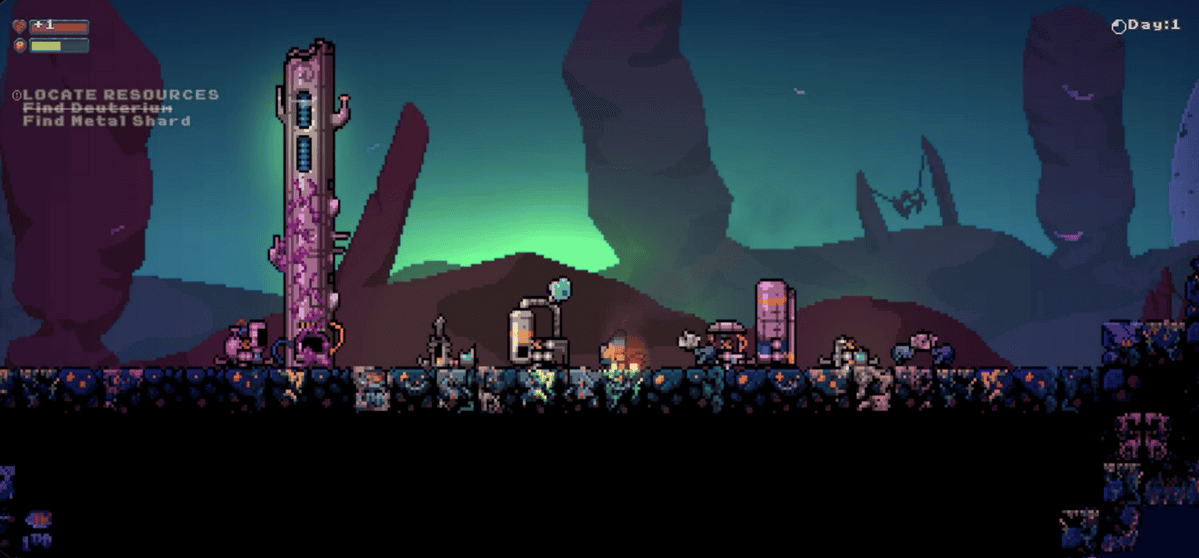
Task: Open the Locate Resources objective tracker
Action: pyautogui.click(x=120, y=95)
